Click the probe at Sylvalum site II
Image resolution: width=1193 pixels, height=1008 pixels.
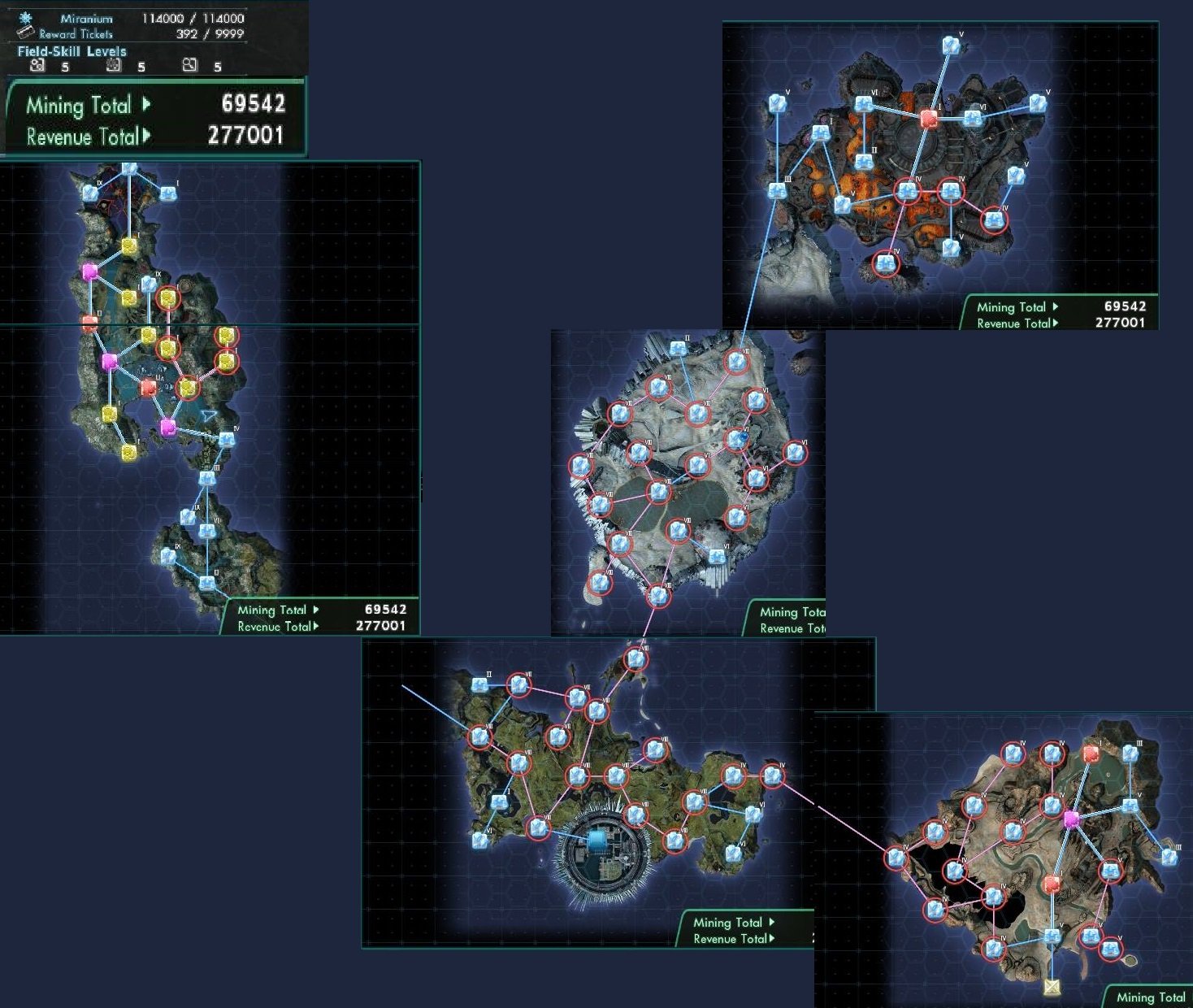click(x=677, y=348)
